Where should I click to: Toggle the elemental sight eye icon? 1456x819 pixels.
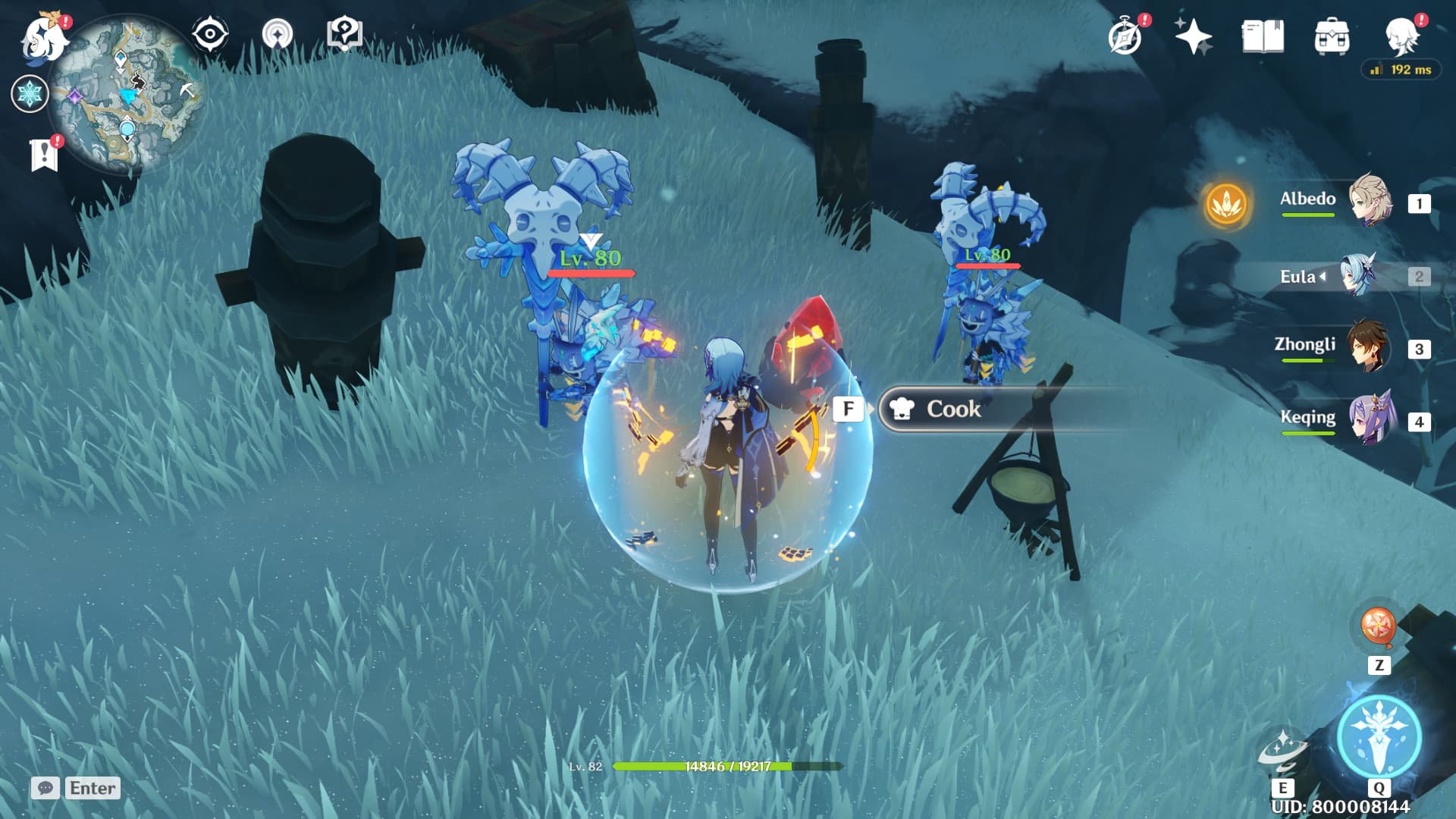pyautogui.click(x=209, y=35)
